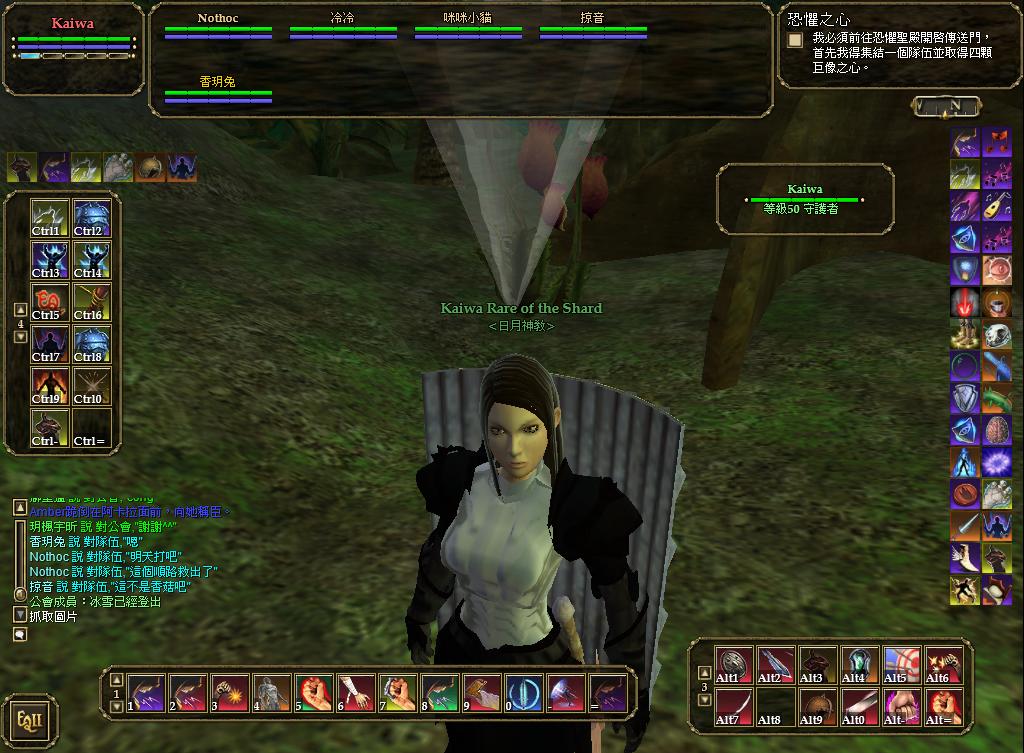Activate the hotbar slot 5 red fist ability
This screenshot has width=1024, height=753.
click(x=313, y=692)
